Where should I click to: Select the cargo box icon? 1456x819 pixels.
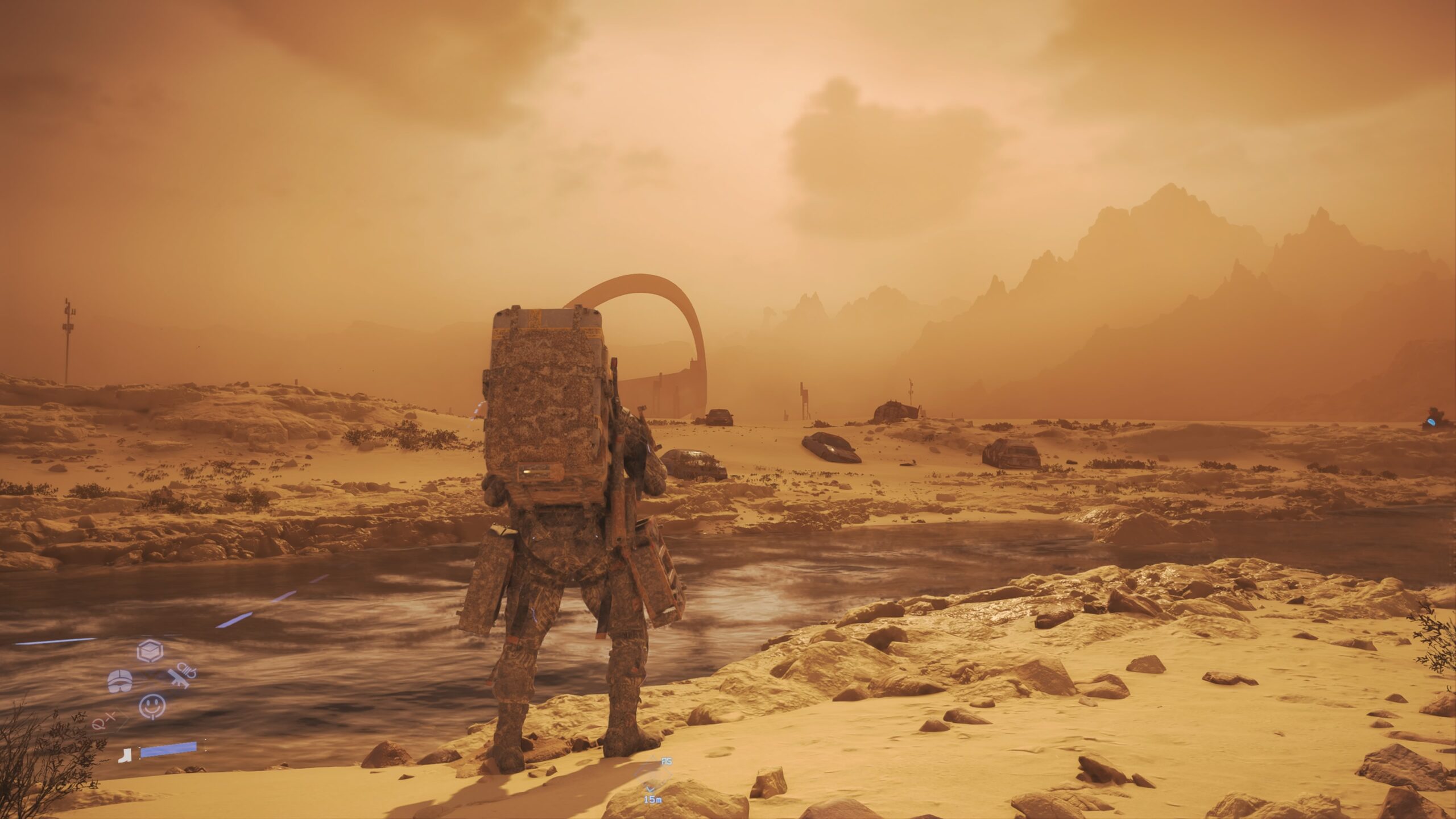(150, 651)
